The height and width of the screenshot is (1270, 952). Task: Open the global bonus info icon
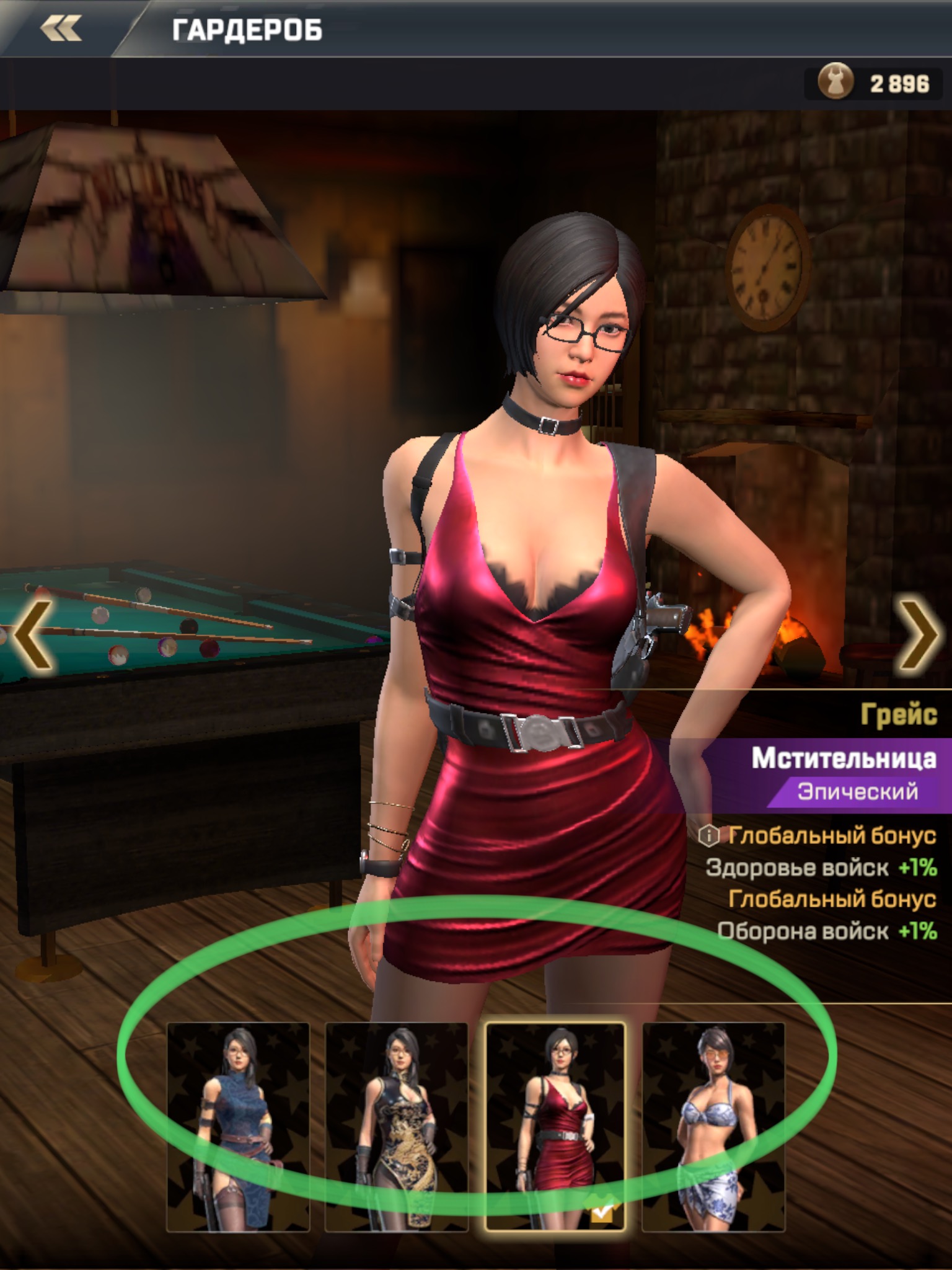pos(708,836)
